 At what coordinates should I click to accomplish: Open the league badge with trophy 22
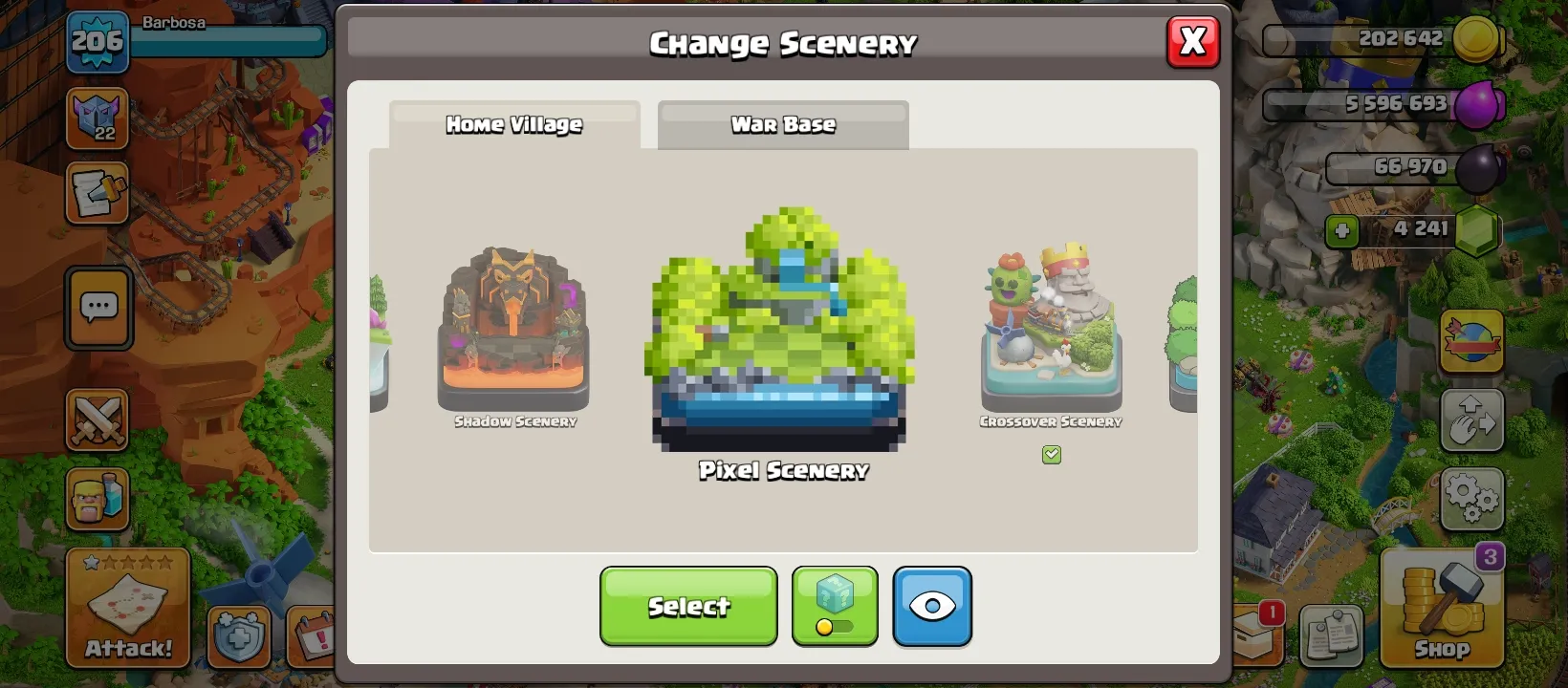click(97, 119)
